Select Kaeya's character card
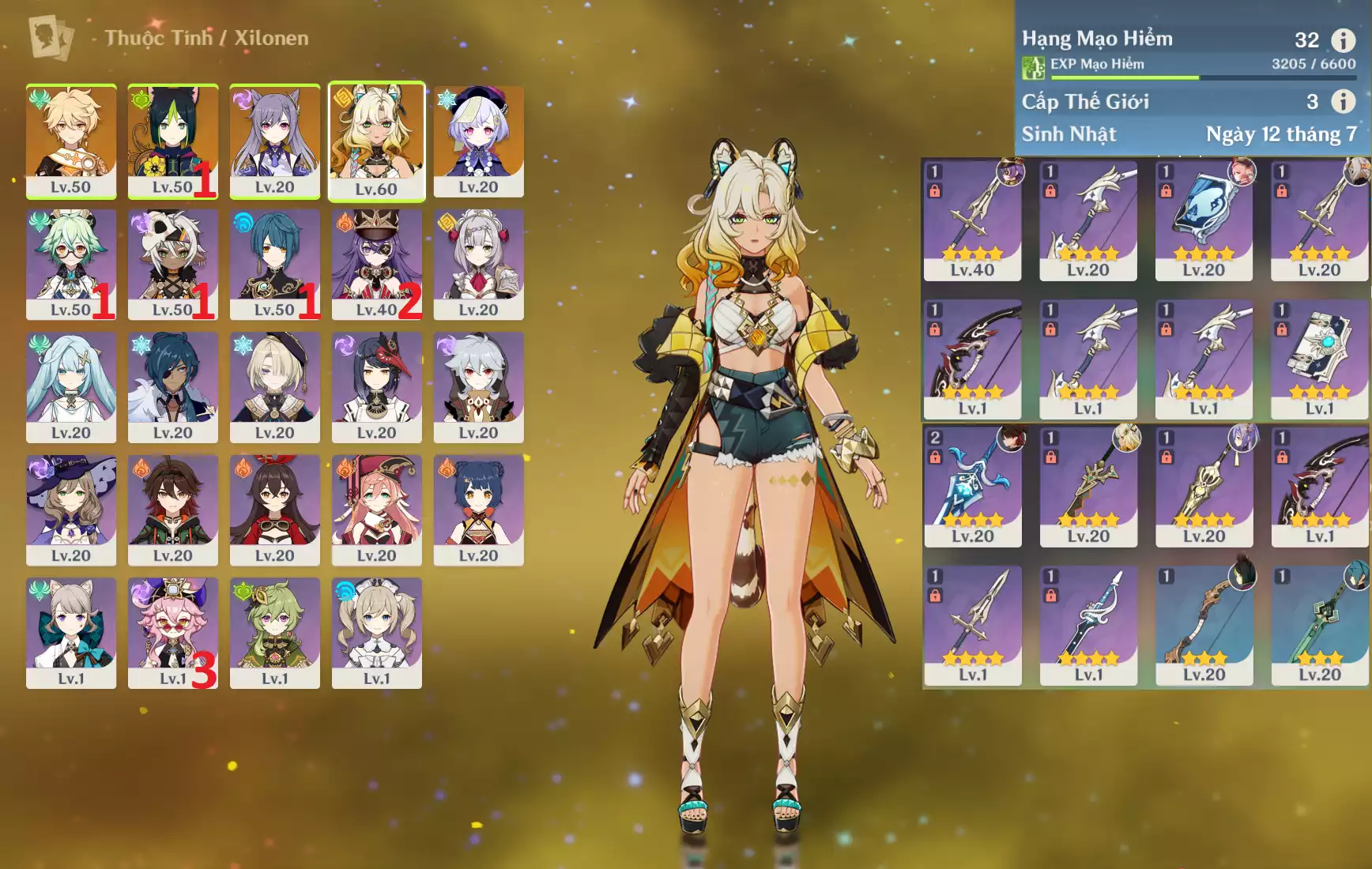This screenshot has width=1372, height=869. [172, 386]
